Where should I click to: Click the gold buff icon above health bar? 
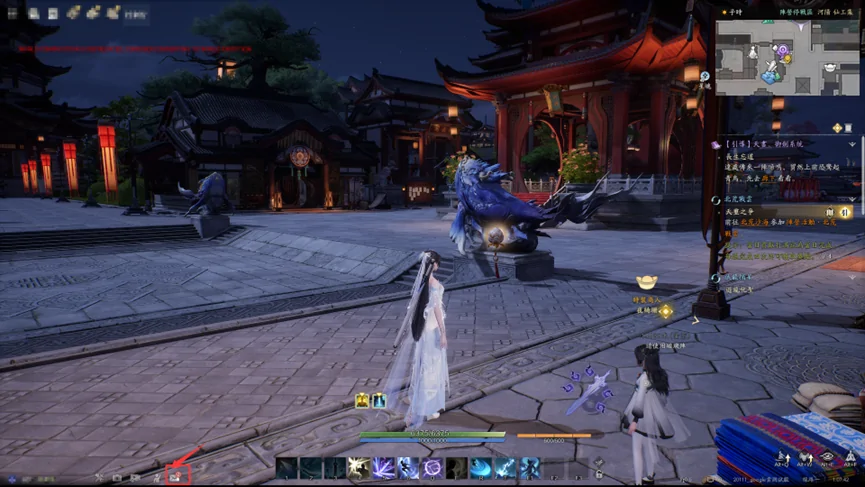click(x=362, y=401)
